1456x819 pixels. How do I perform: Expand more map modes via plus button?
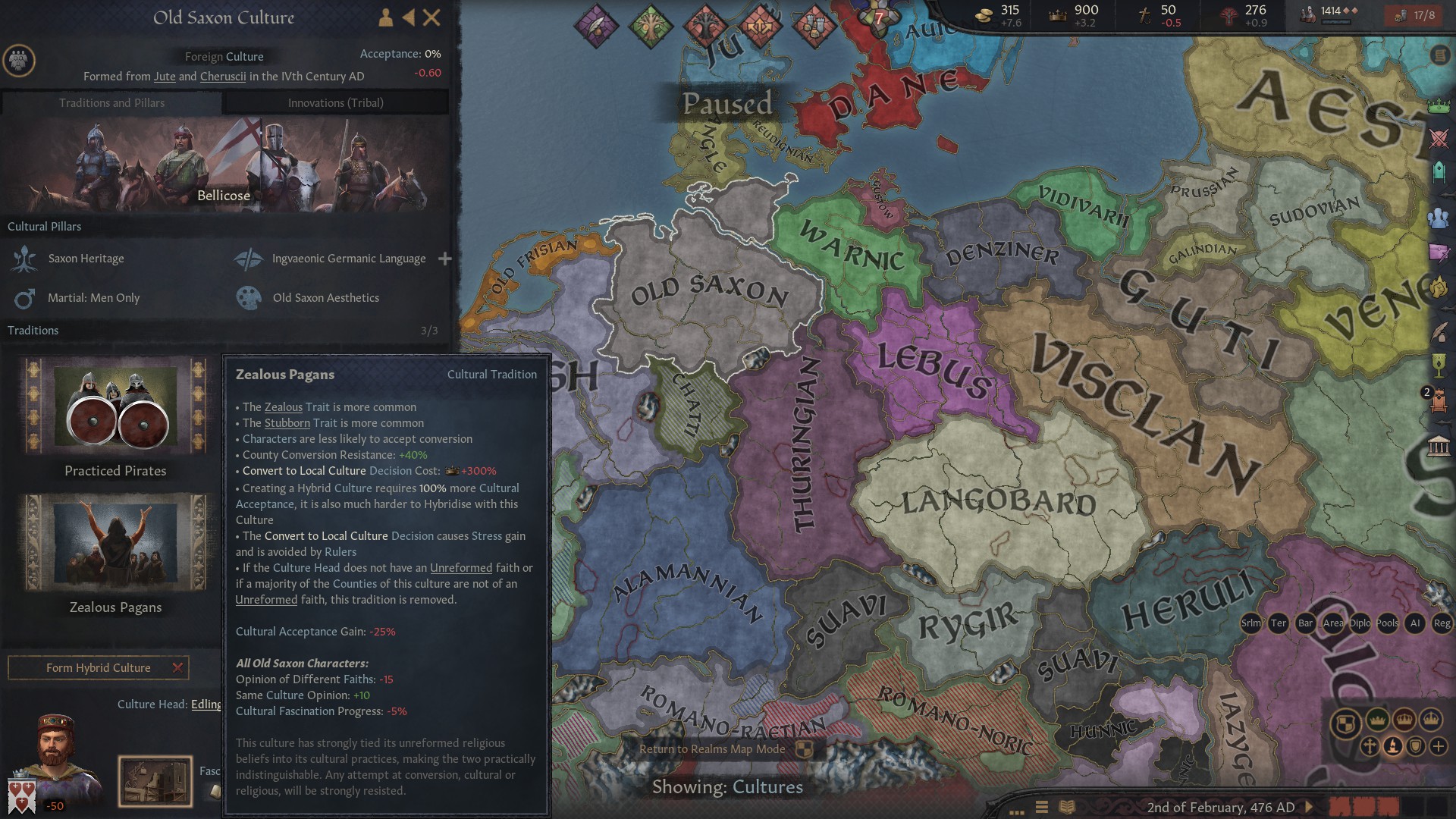click(1439, 747)
